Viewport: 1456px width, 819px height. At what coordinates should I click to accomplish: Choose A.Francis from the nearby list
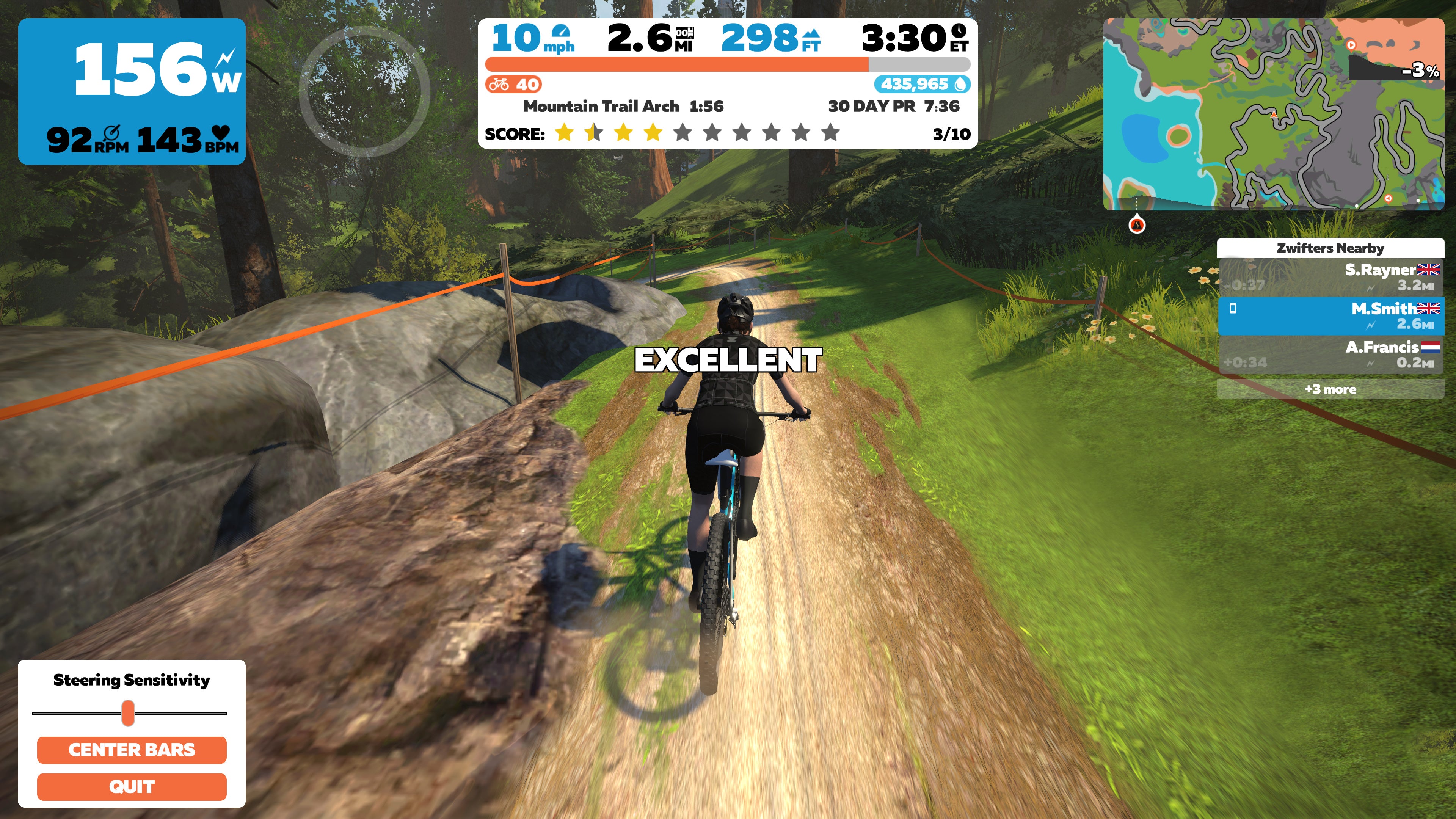pos(1330,355)
